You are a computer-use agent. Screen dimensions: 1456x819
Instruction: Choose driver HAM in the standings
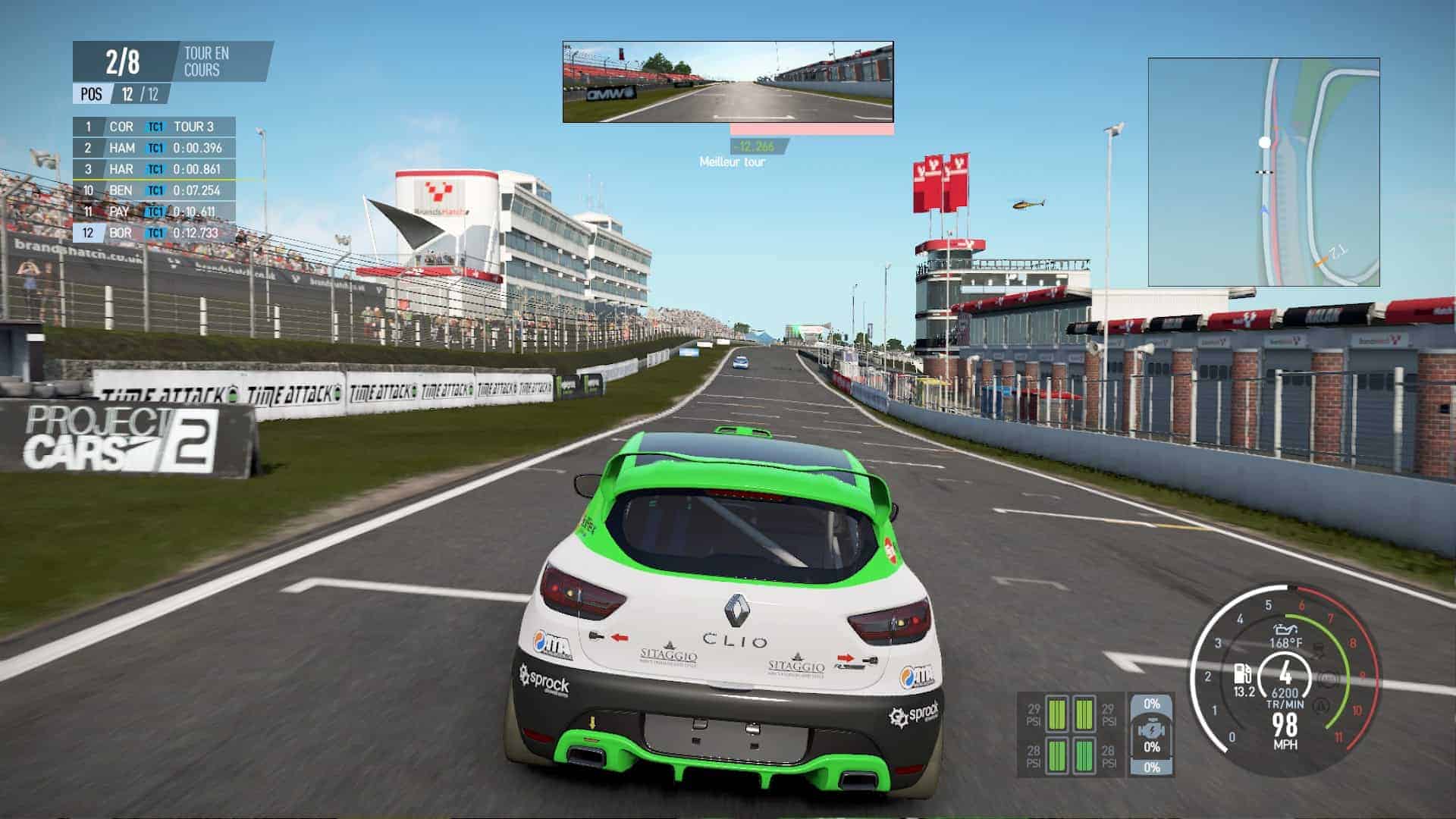point(154,148)
